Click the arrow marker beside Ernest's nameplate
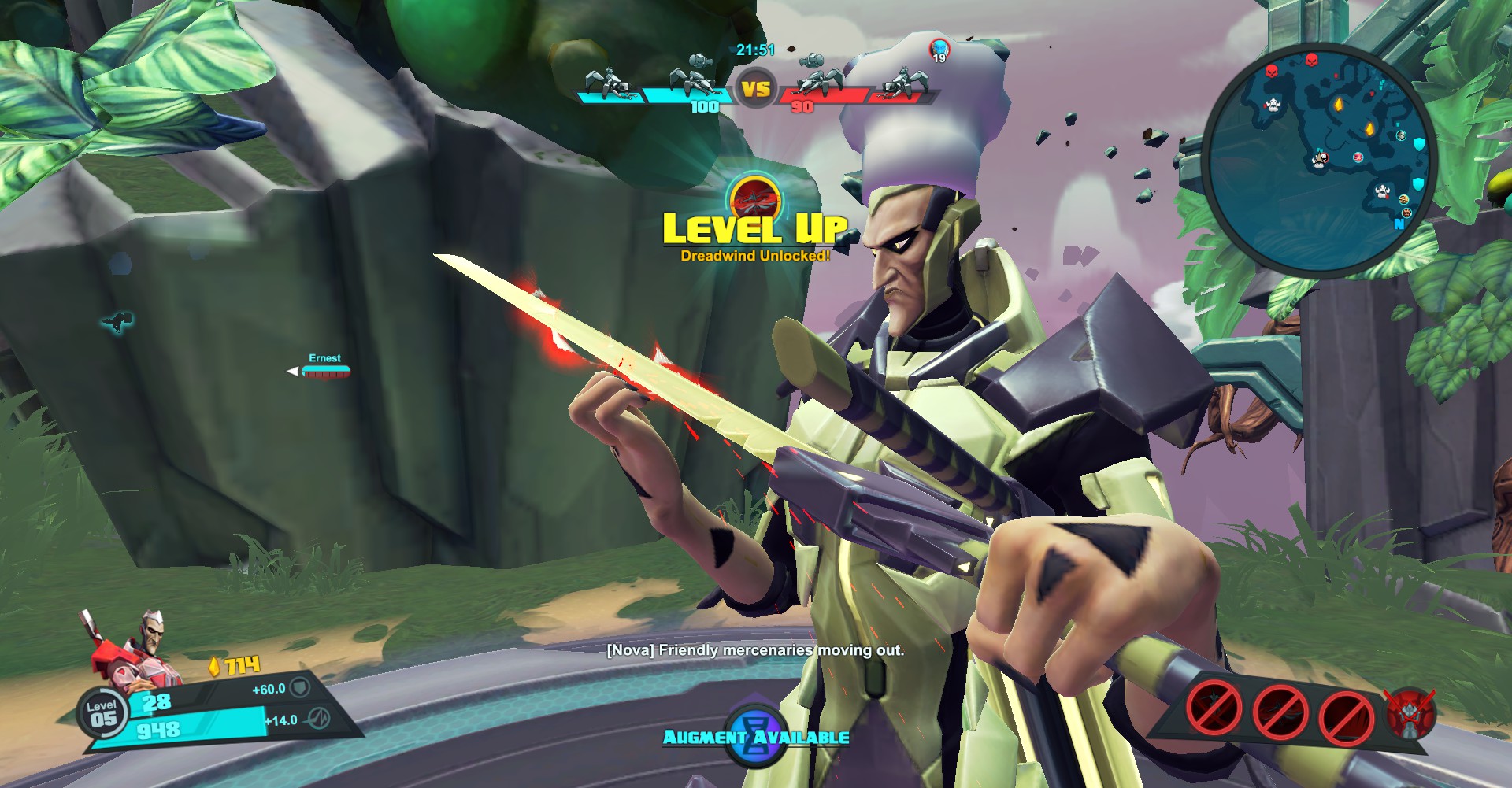The height and width of the screenshot is (788, 1512). click(292, 369)
